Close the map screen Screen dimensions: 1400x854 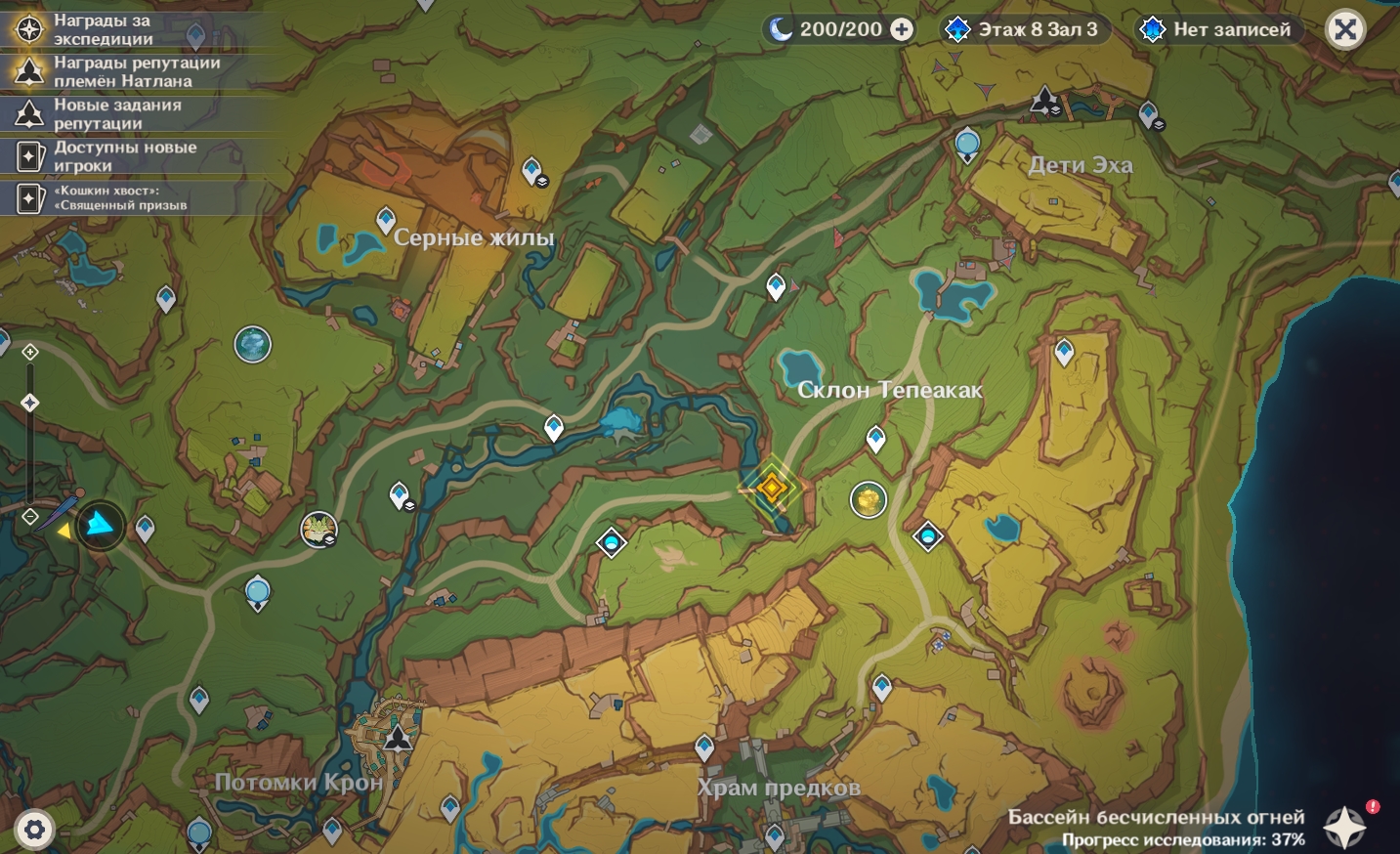click(x=1345, y=29)
